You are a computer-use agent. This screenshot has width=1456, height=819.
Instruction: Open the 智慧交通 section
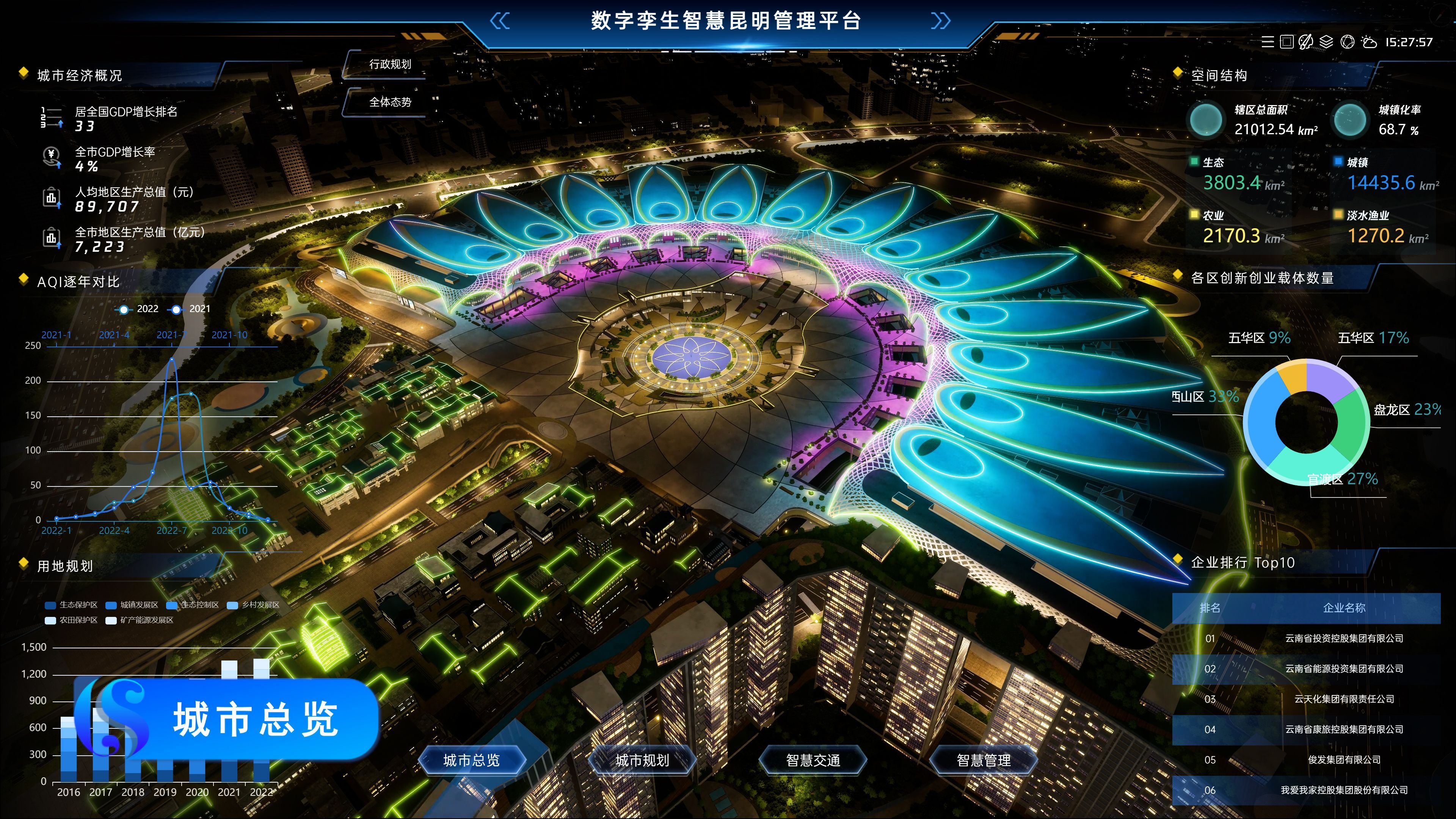[x=813, y=760]
